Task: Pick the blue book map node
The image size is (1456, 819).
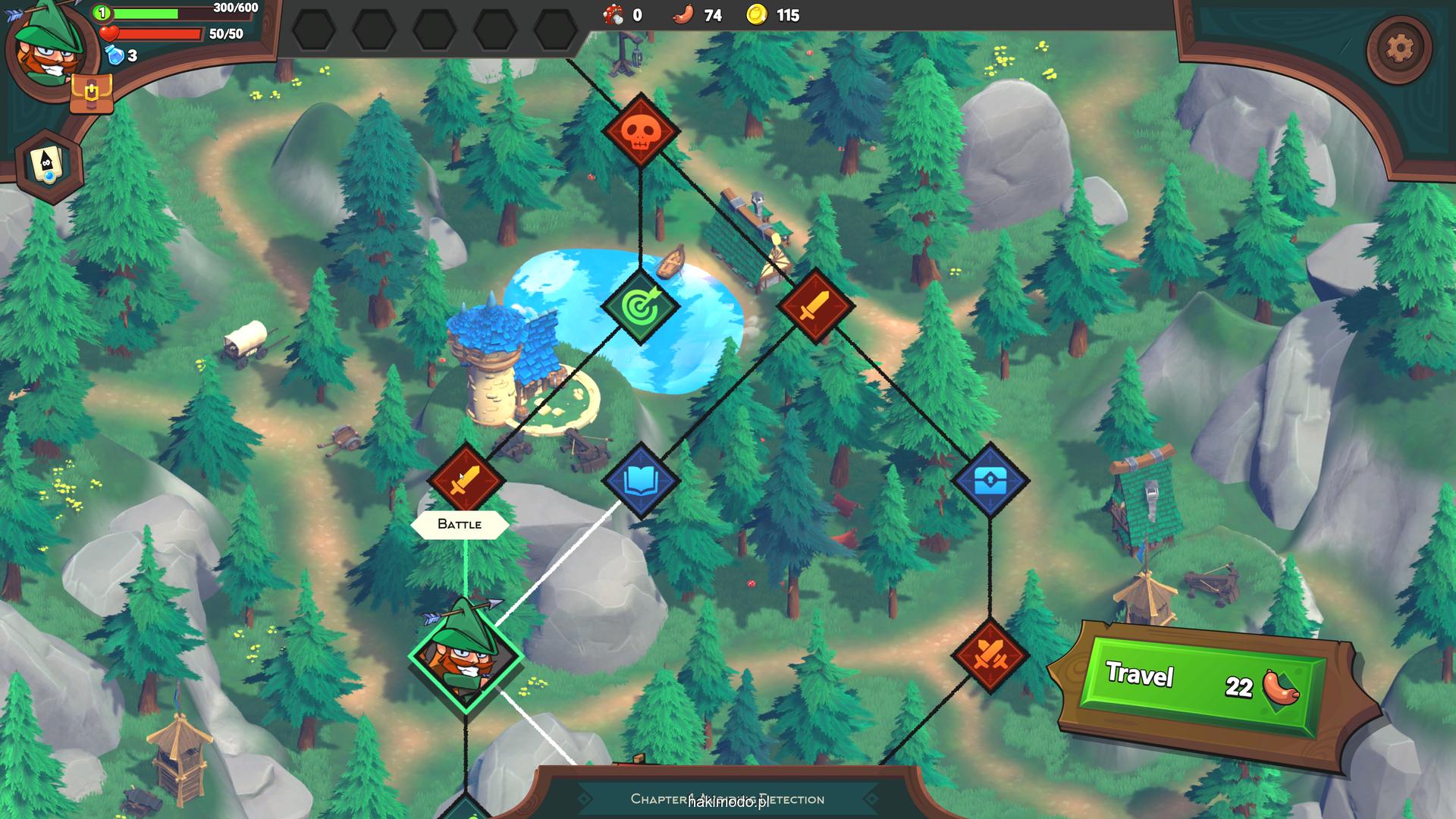Action: tap(640, 480)
